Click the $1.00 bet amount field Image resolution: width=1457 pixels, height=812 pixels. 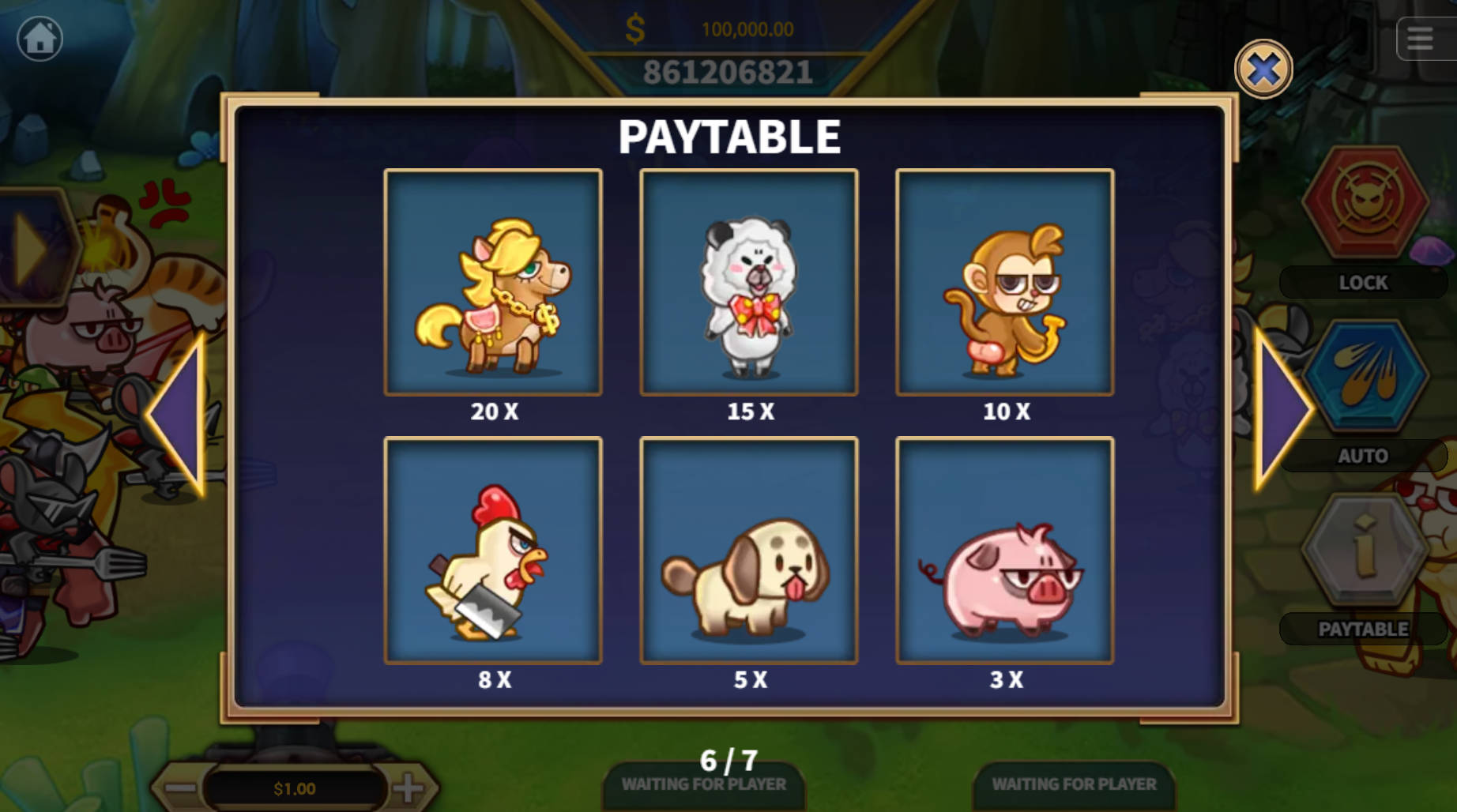[x=295, y=787]
